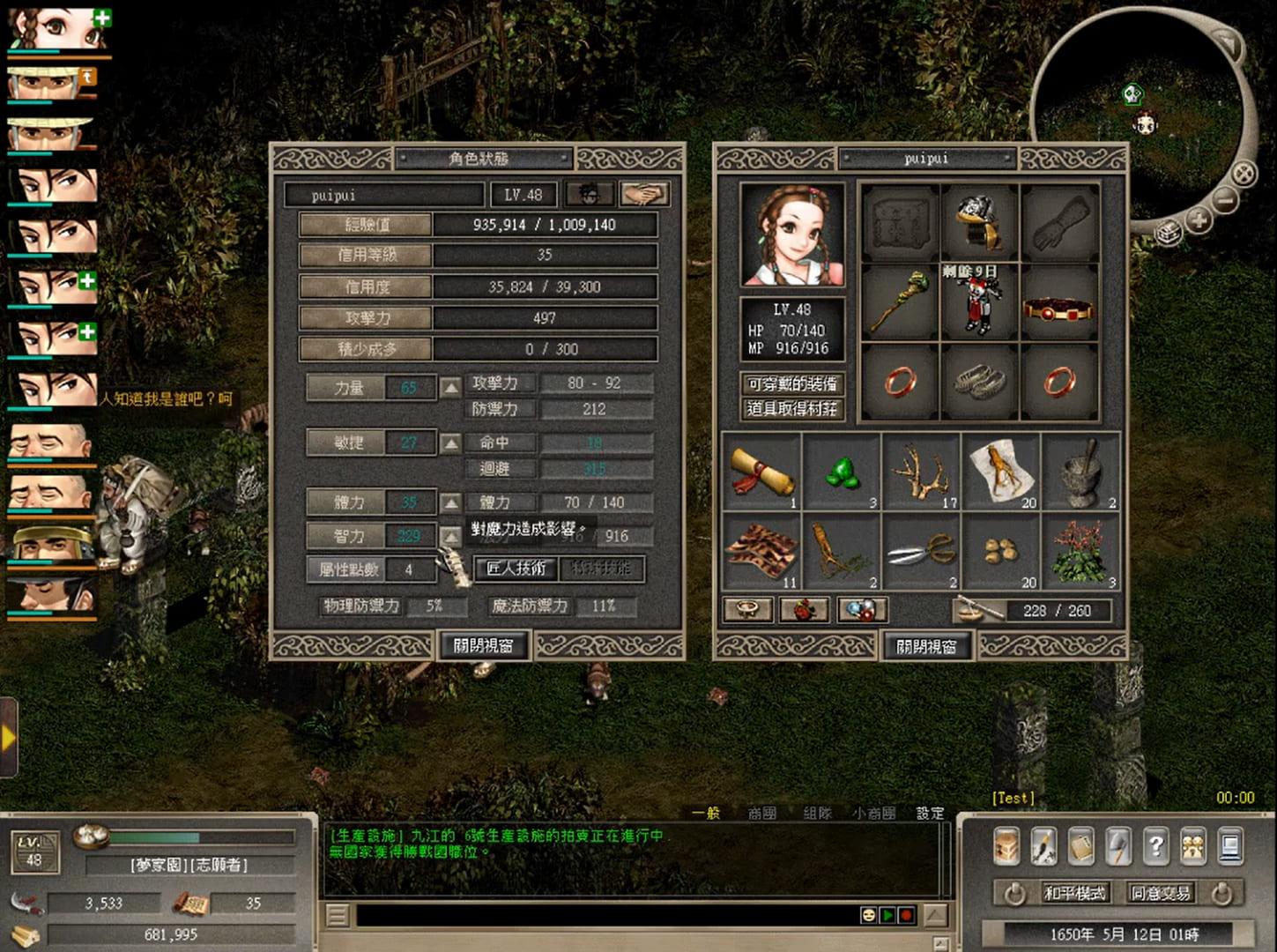This screenshot has width=1277, height=952.
Task: Open the 匠人技術 craftsman skills
Action: (516, 569)
